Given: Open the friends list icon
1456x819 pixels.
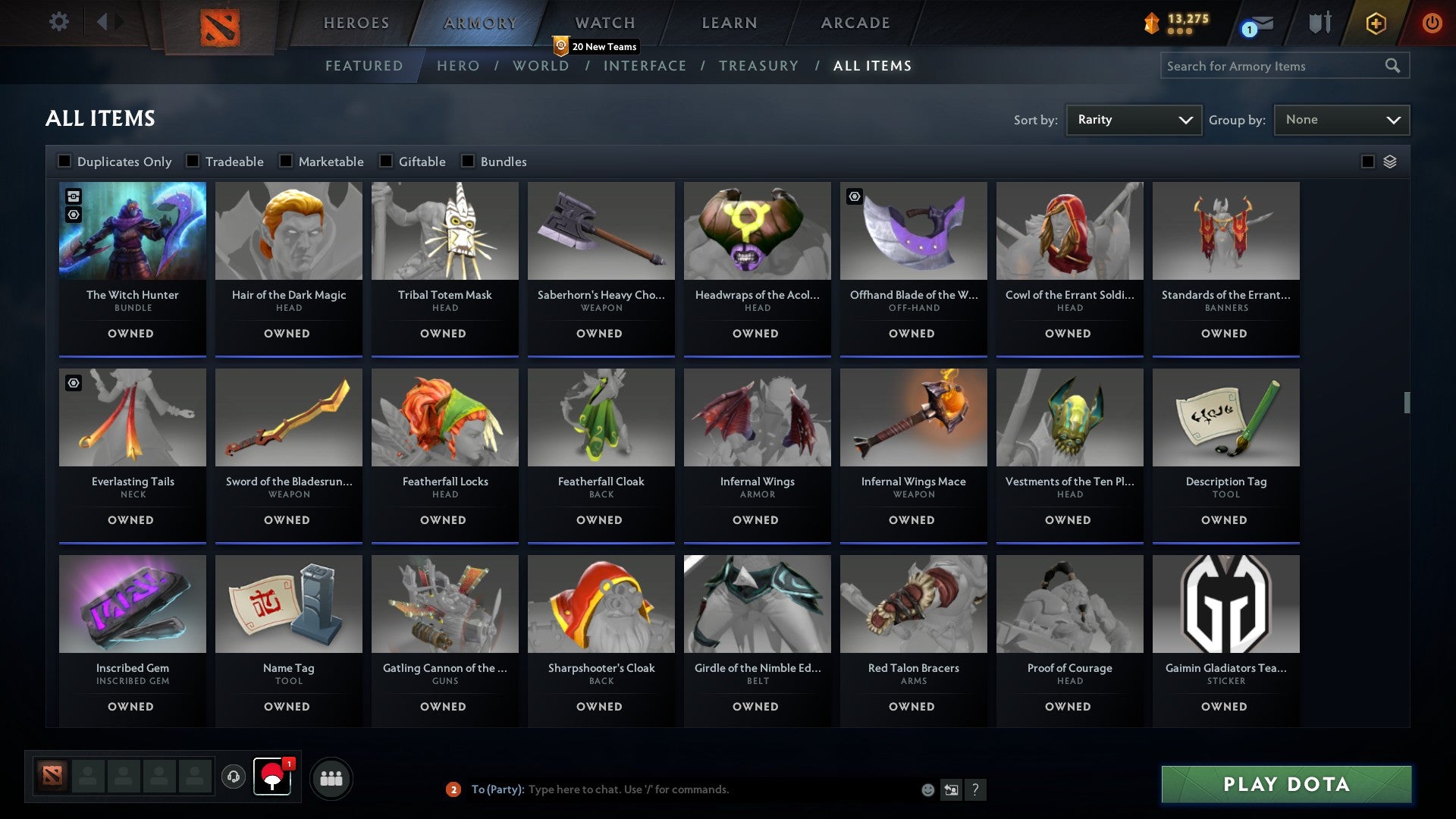Looking at the screenshot, I should coord(331,778).
